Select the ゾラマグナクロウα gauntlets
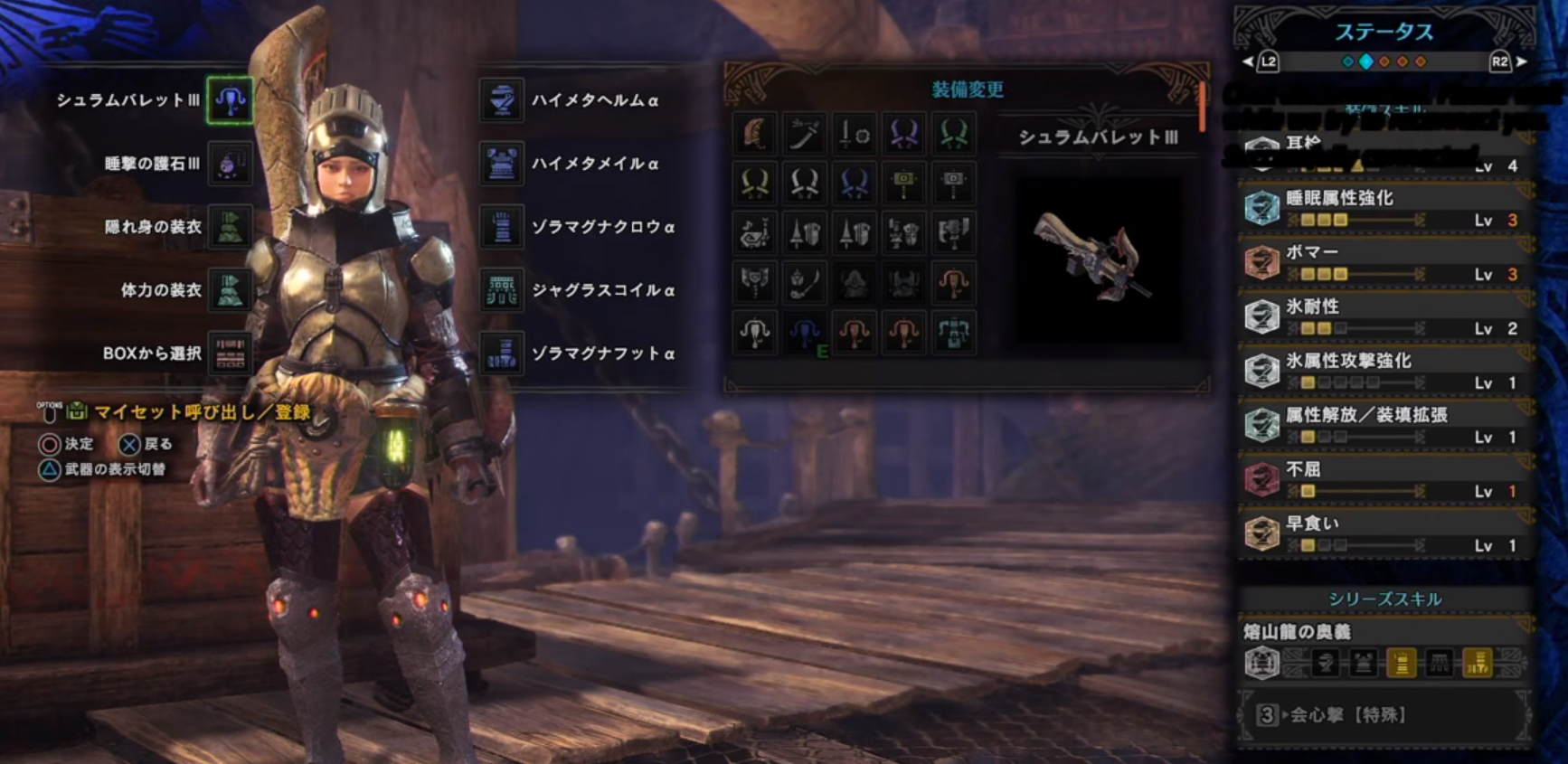 click(x=502, y=227)
